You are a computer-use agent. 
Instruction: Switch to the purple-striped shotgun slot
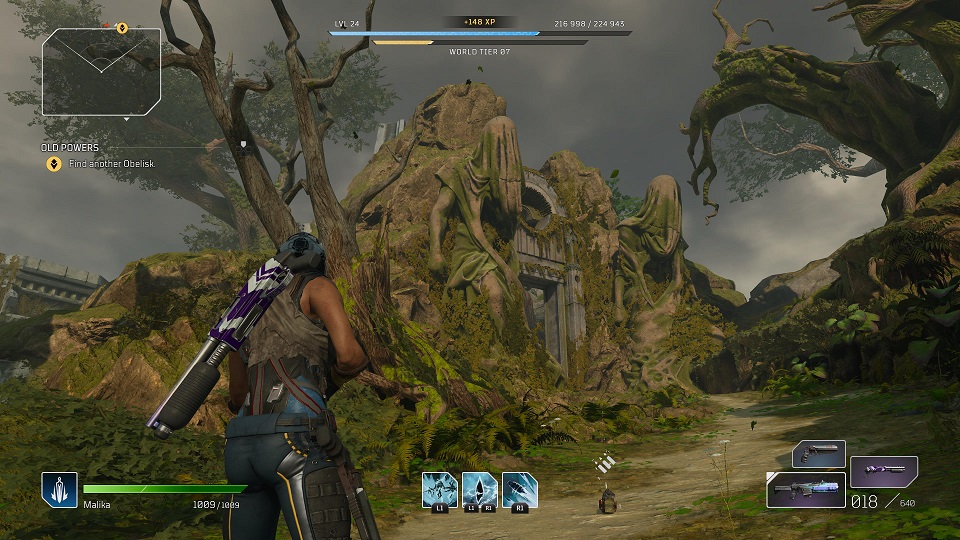click(x=884, y=471)
